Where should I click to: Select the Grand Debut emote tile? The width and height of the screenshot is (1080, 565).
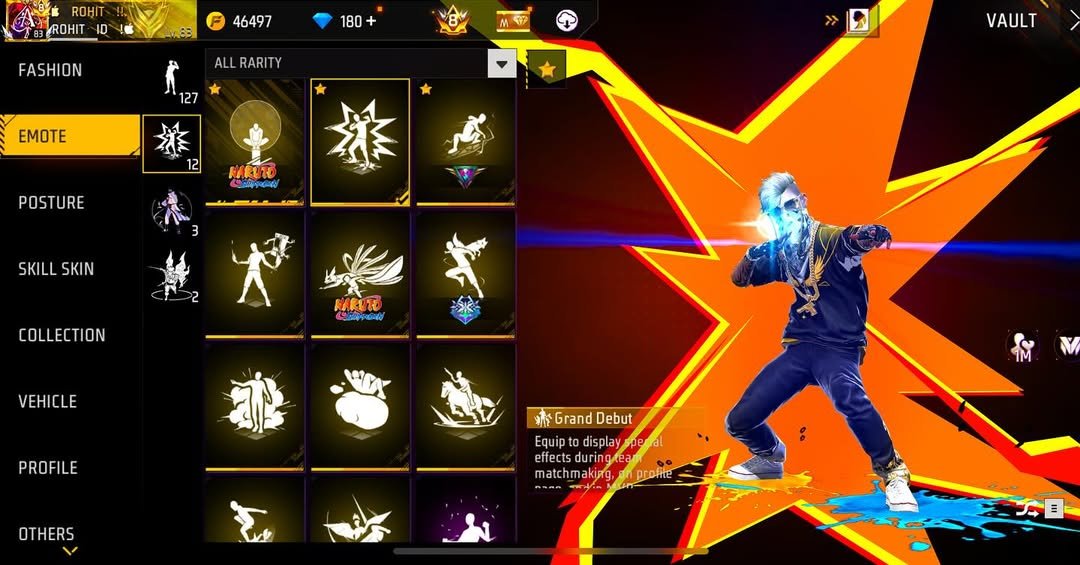click(x=360, y=141)
